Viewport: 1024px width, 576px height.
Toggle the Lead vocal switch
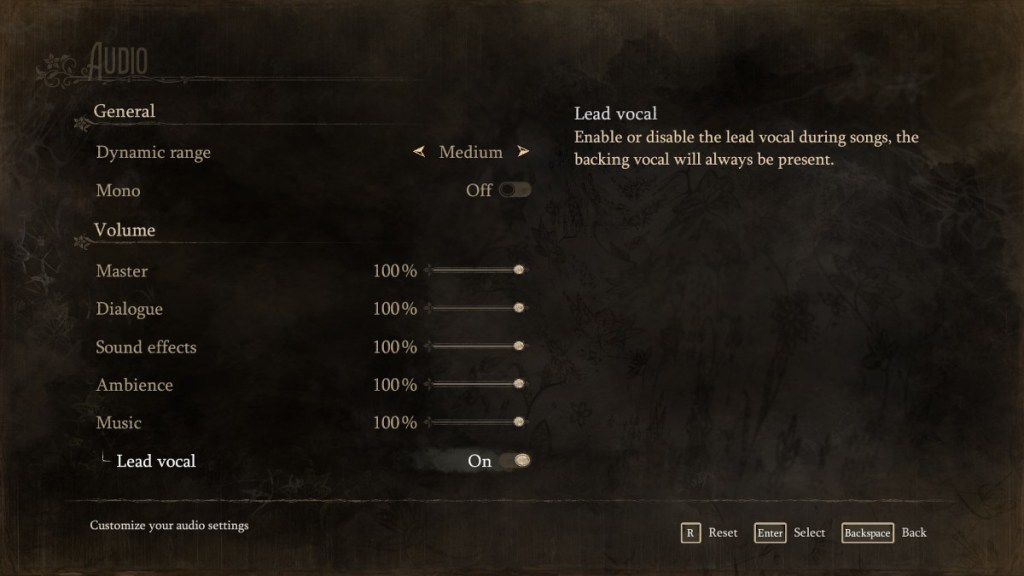pos(516,461)
